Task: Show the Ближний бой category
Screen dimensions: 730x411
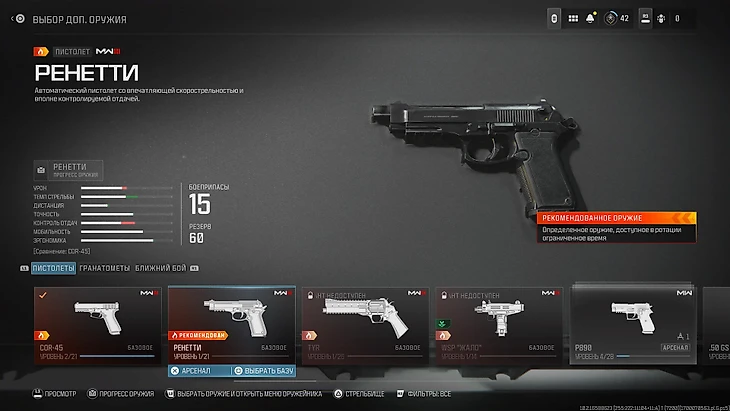Action: [x=160, y=268]
